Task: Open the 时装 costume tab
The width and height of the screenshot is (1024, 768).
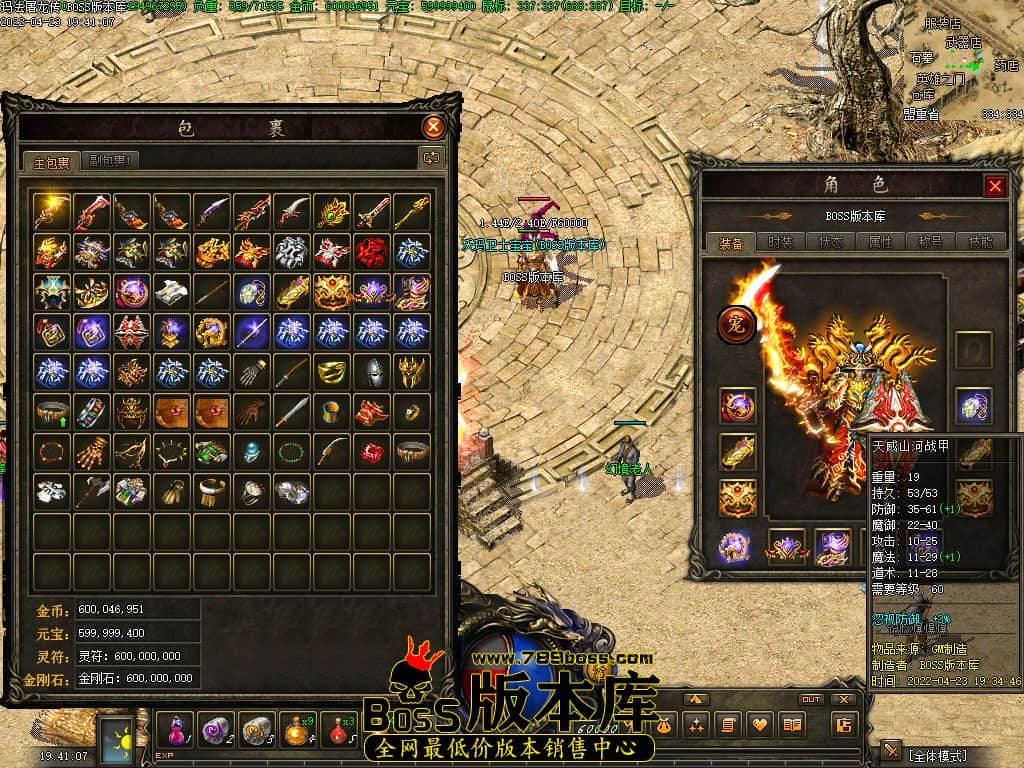Action: [780, 242]
